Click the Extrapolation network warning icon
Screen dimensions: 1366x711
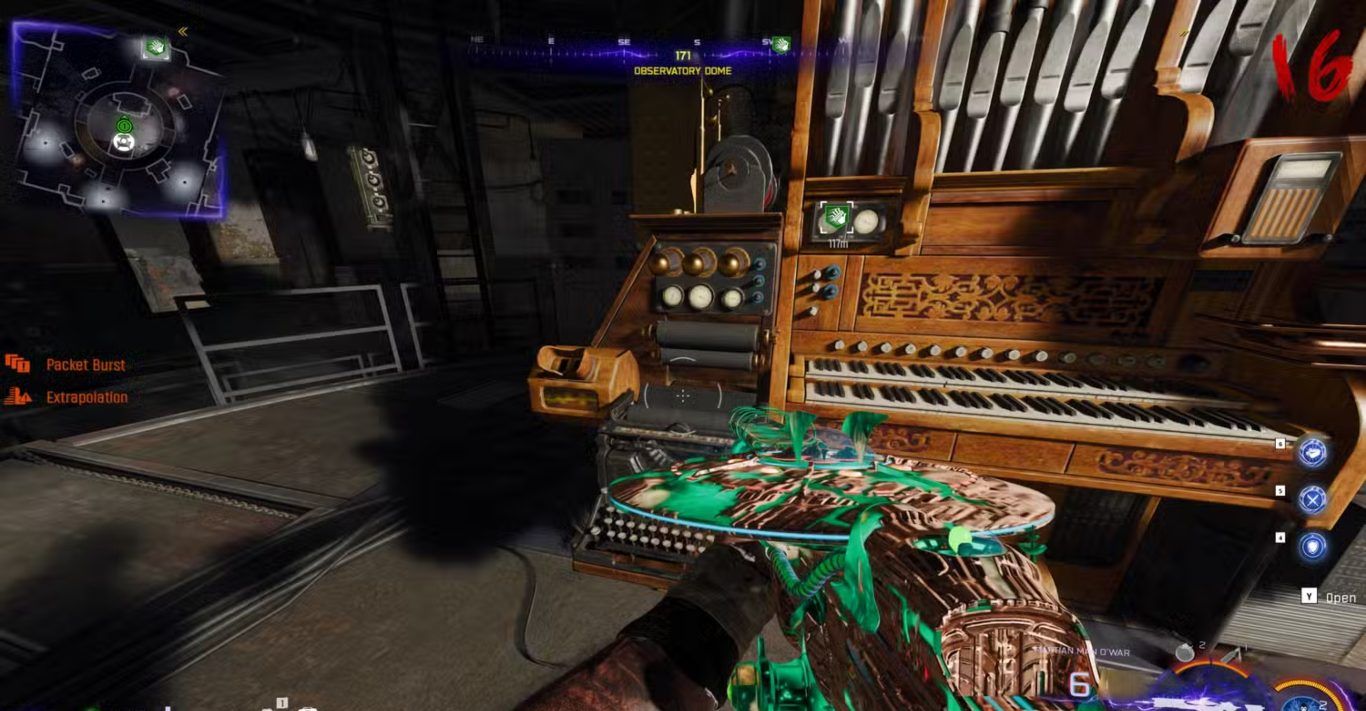tap(17, 397)
